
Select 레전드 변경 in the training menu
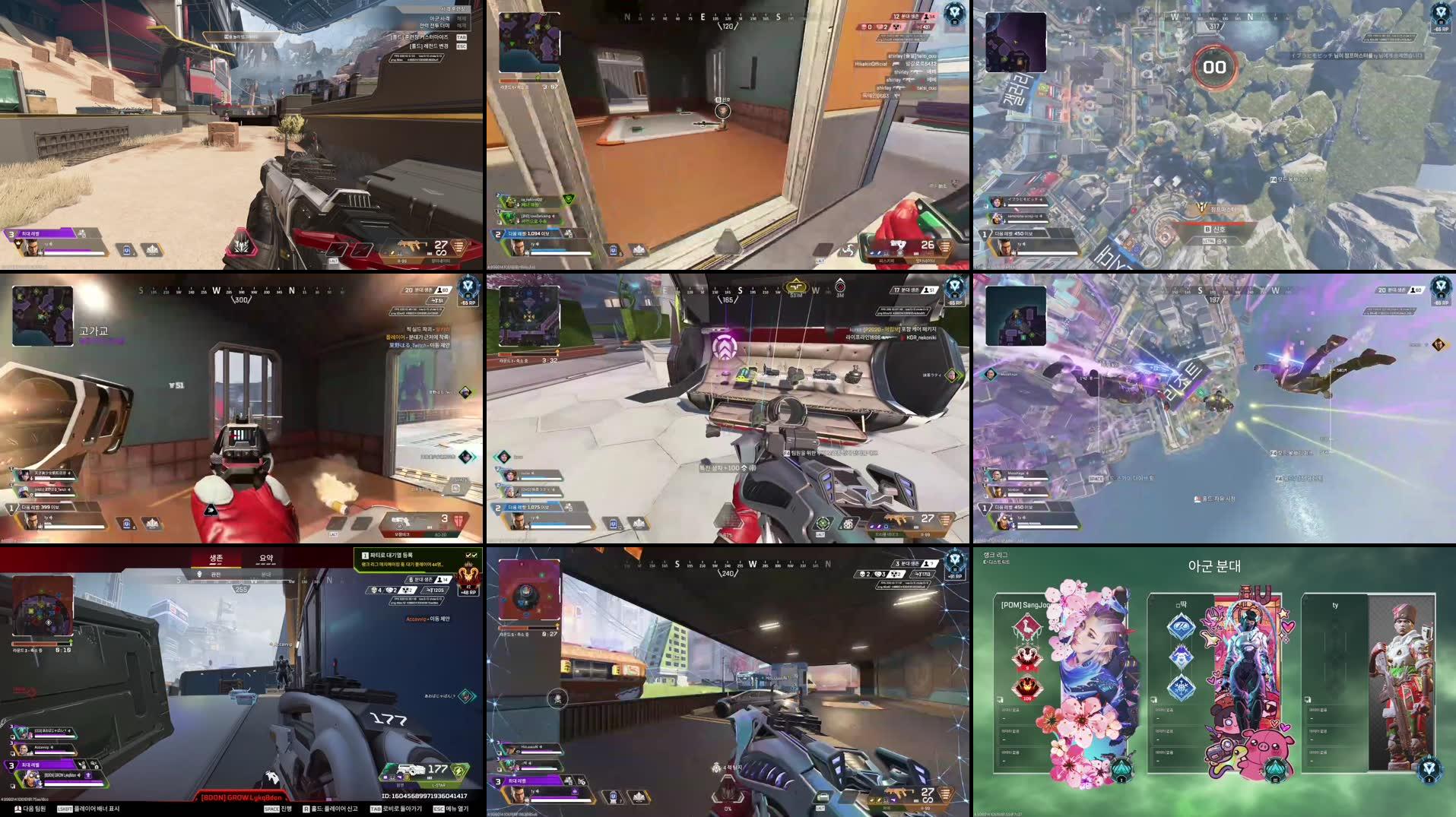(x=429, y=46)
